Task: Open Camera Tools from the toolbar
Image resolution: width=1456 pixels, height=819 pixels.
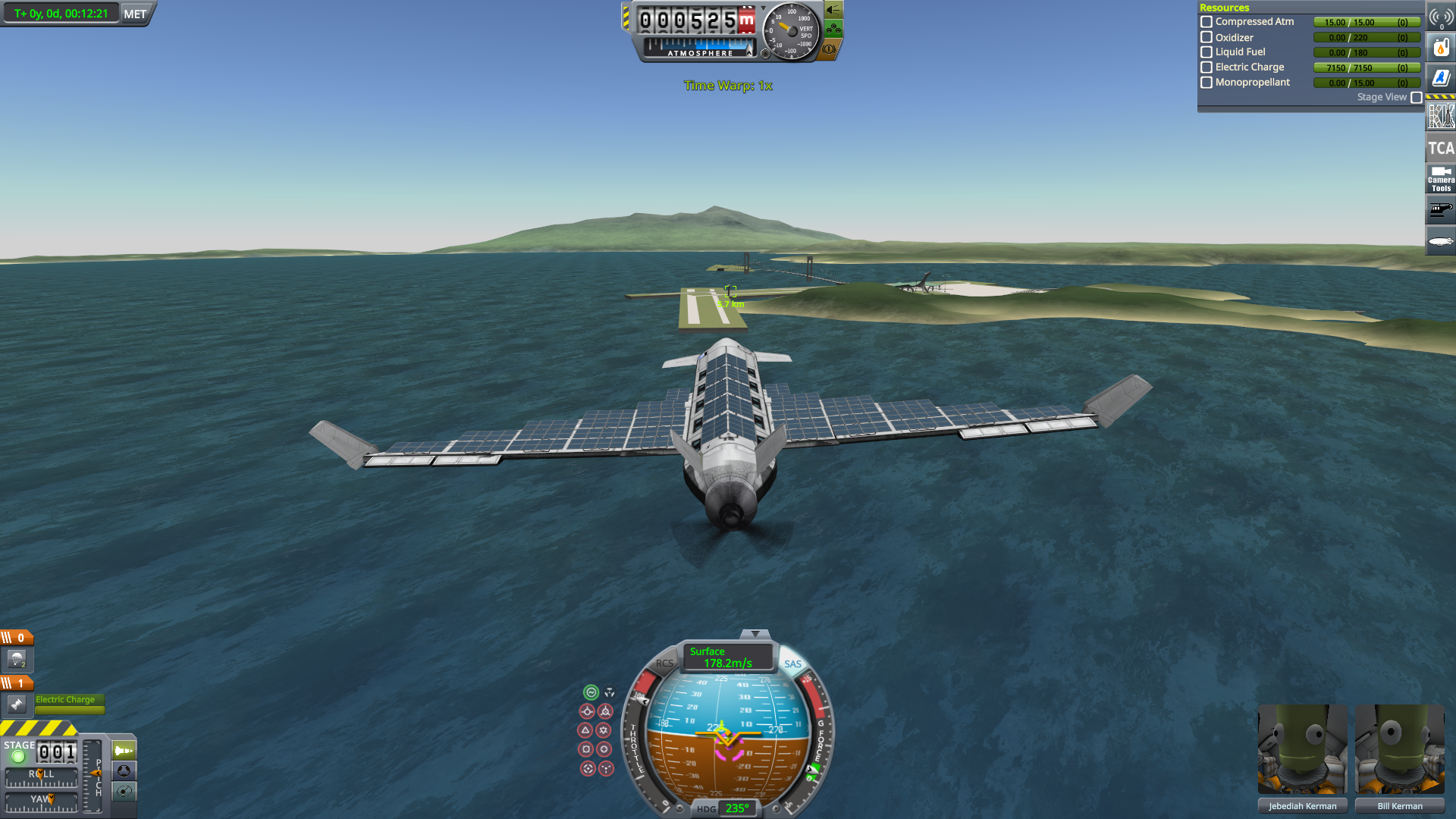Action: click(1440, 179)
